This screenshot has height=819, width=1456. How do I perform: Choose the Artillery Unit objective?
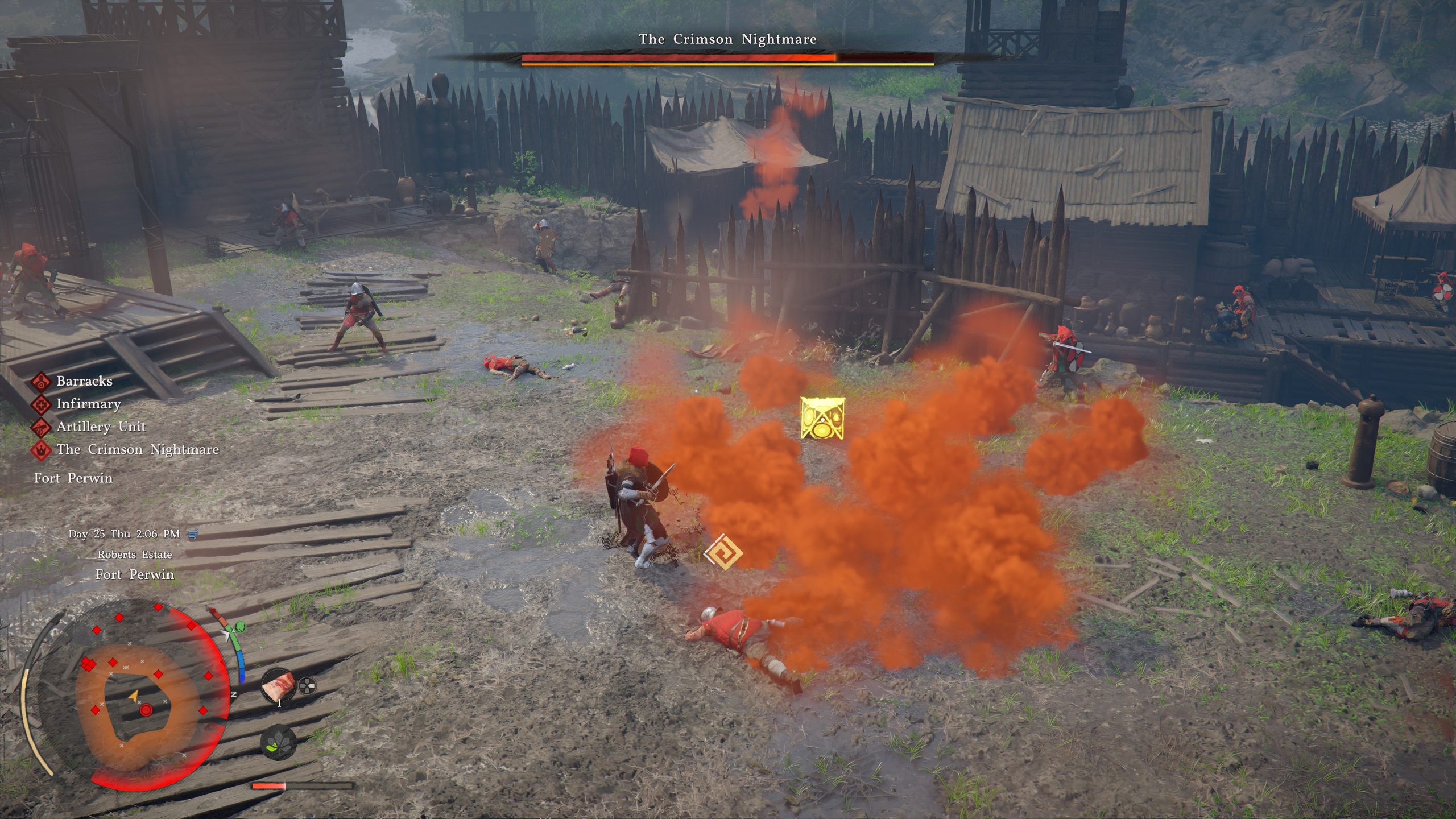[x=101, y=427]
